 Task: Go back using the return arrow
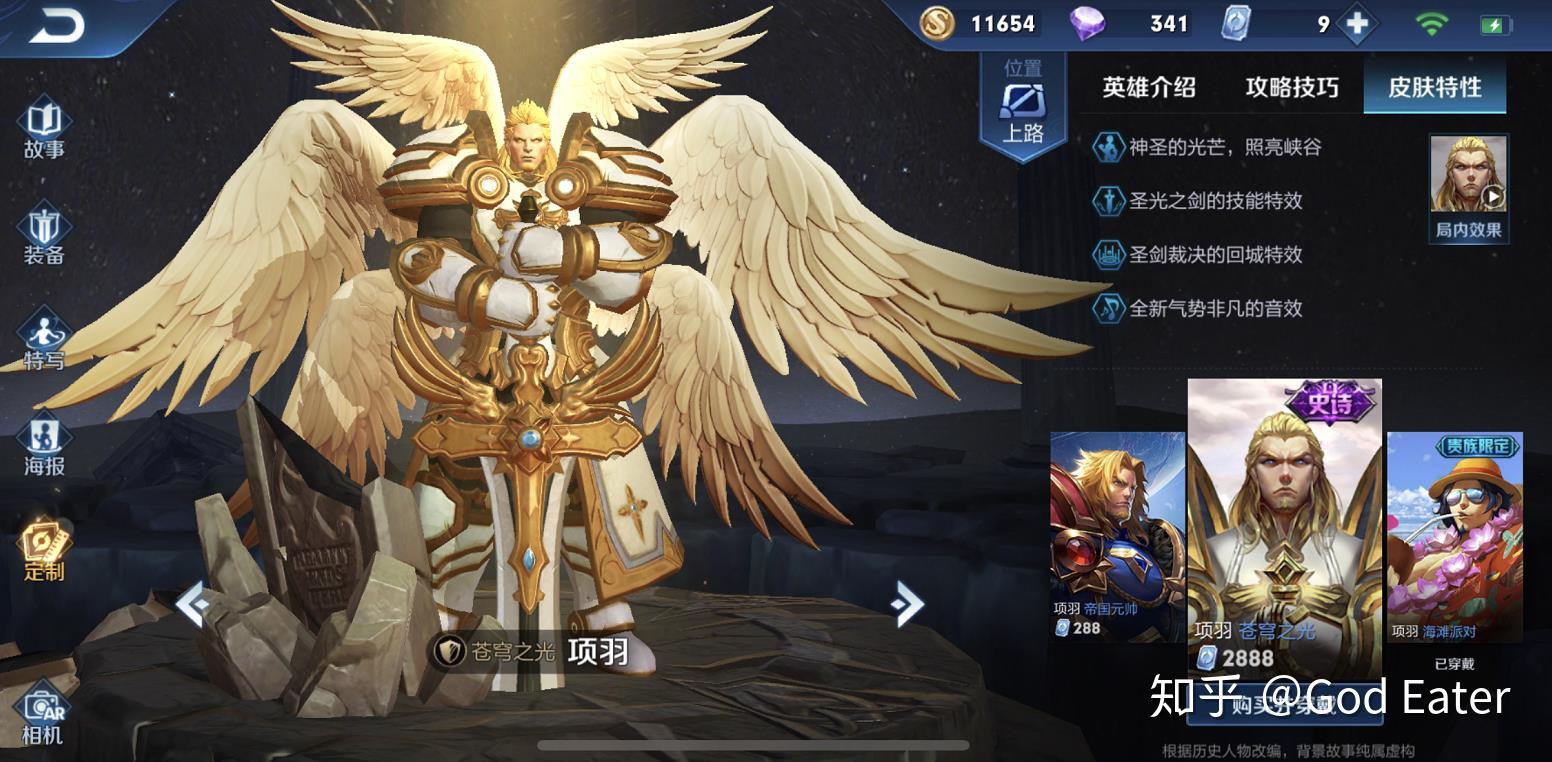(x=57, y=26)
